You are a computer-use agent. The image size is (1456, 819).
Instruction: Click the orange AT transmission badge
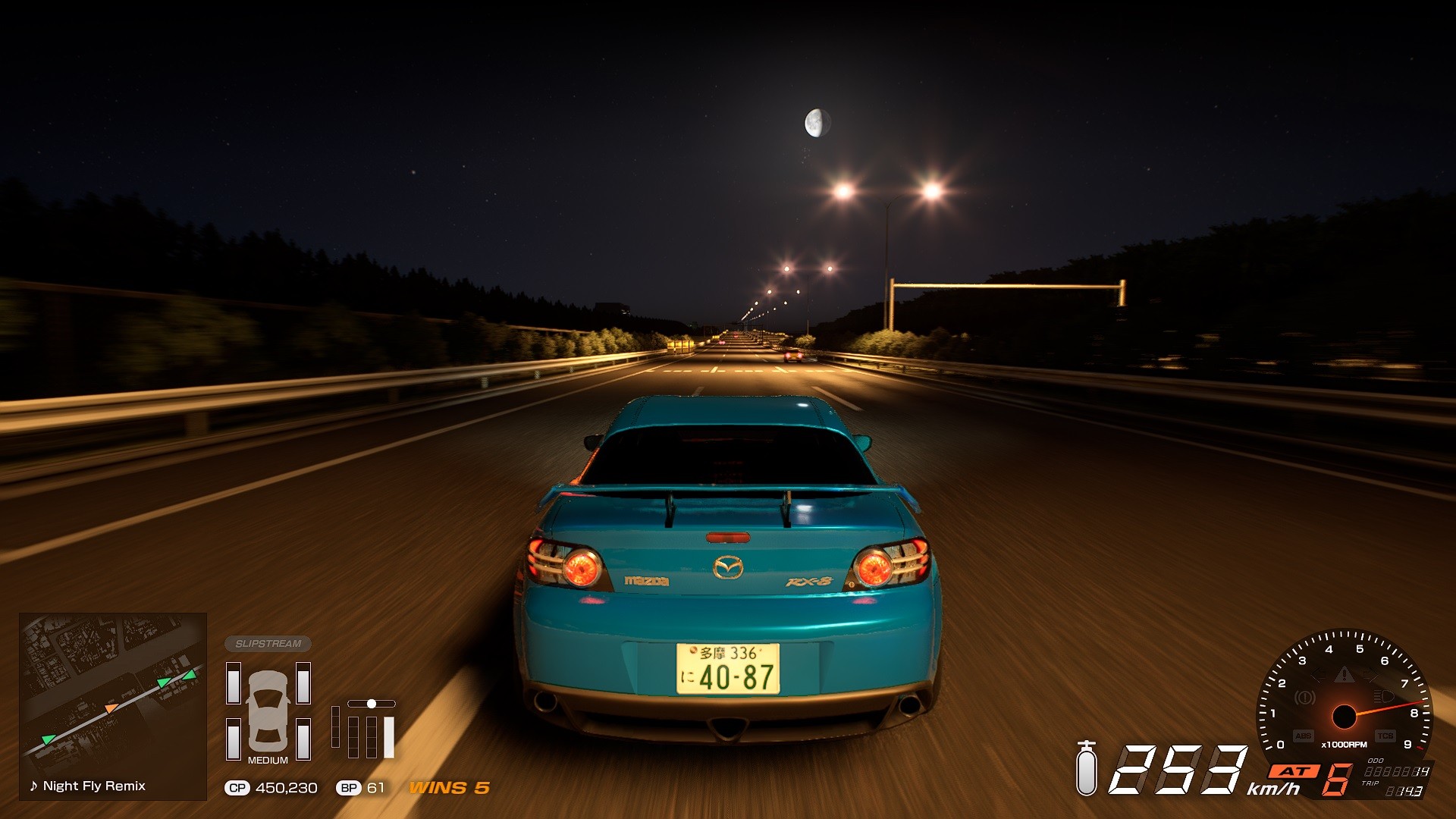[1294, 771]
